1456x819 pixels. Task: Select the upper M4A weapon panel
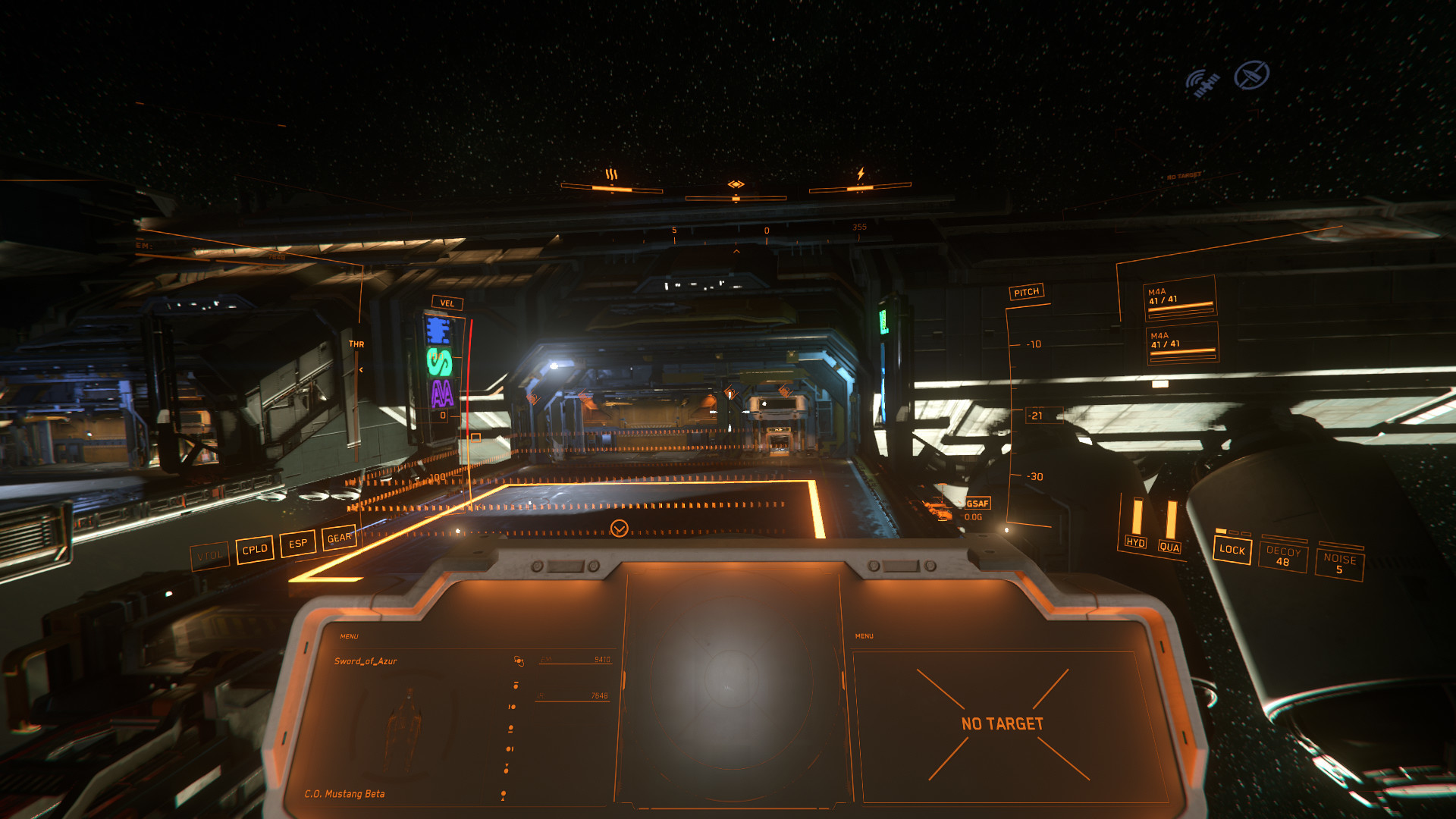point(1179,297)
